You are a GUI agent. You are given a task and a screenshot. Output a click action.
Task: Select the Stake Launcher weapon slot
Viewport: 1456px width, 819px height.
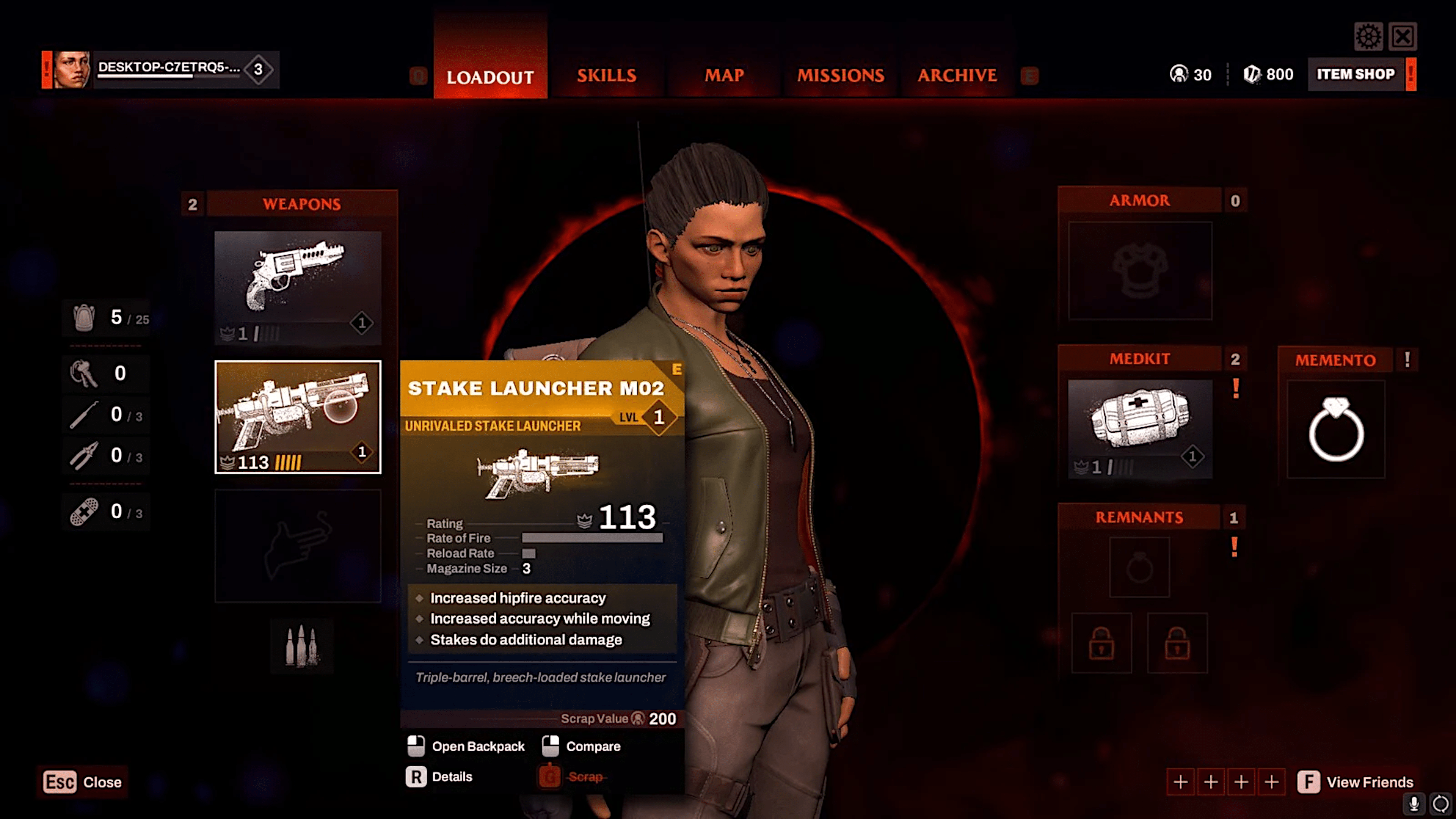[298, 417]
